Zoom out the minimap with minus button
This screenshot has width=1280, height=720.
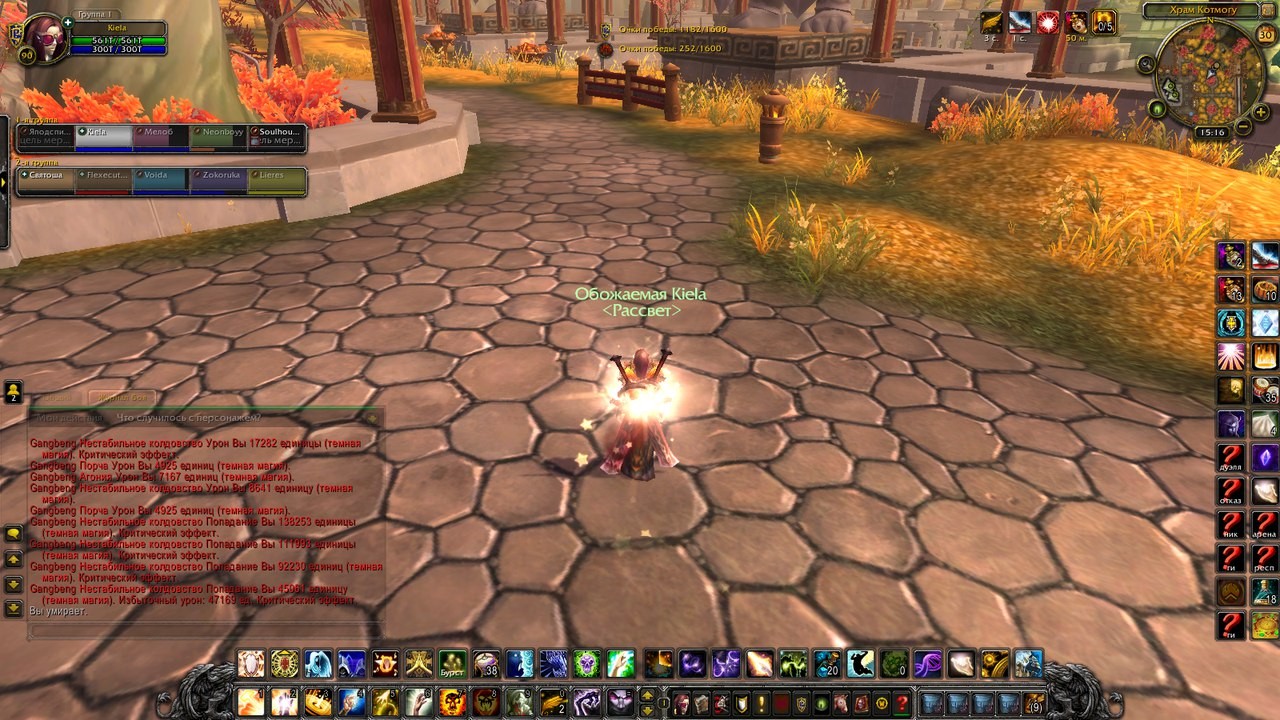click(x=1243, y=127)
